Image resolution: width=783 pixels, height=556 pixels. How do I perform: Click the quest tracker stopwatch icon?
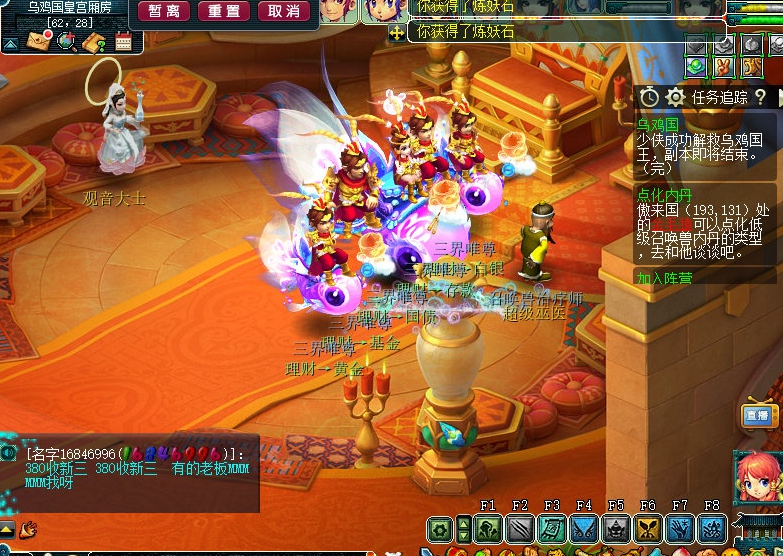649,97
